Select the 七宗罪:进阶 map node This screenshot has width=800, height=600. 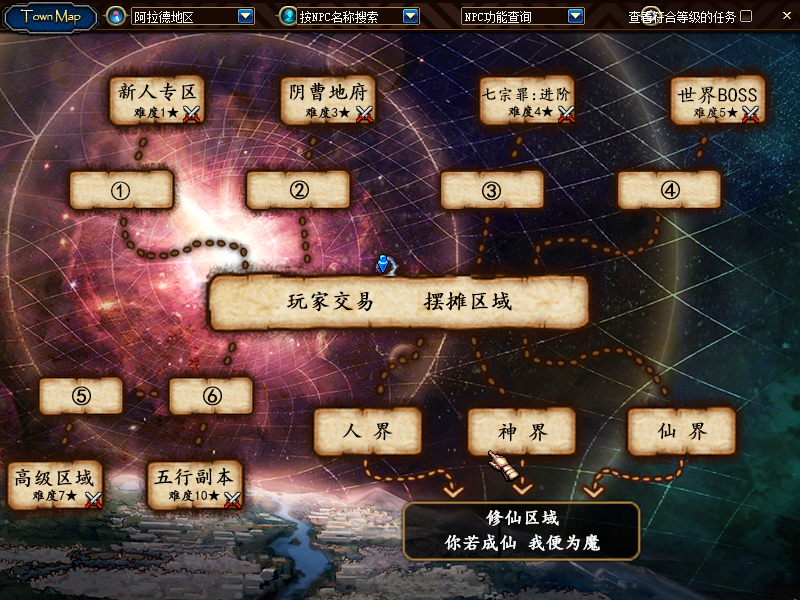pyautogui.click(x=526, y=101)
